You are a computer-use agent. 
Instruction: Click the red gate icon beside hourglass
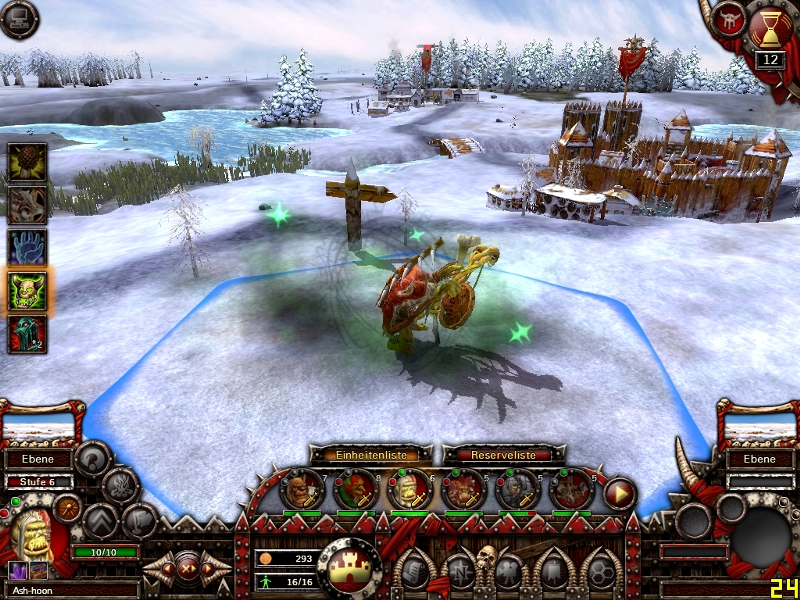tap(729, 21)
